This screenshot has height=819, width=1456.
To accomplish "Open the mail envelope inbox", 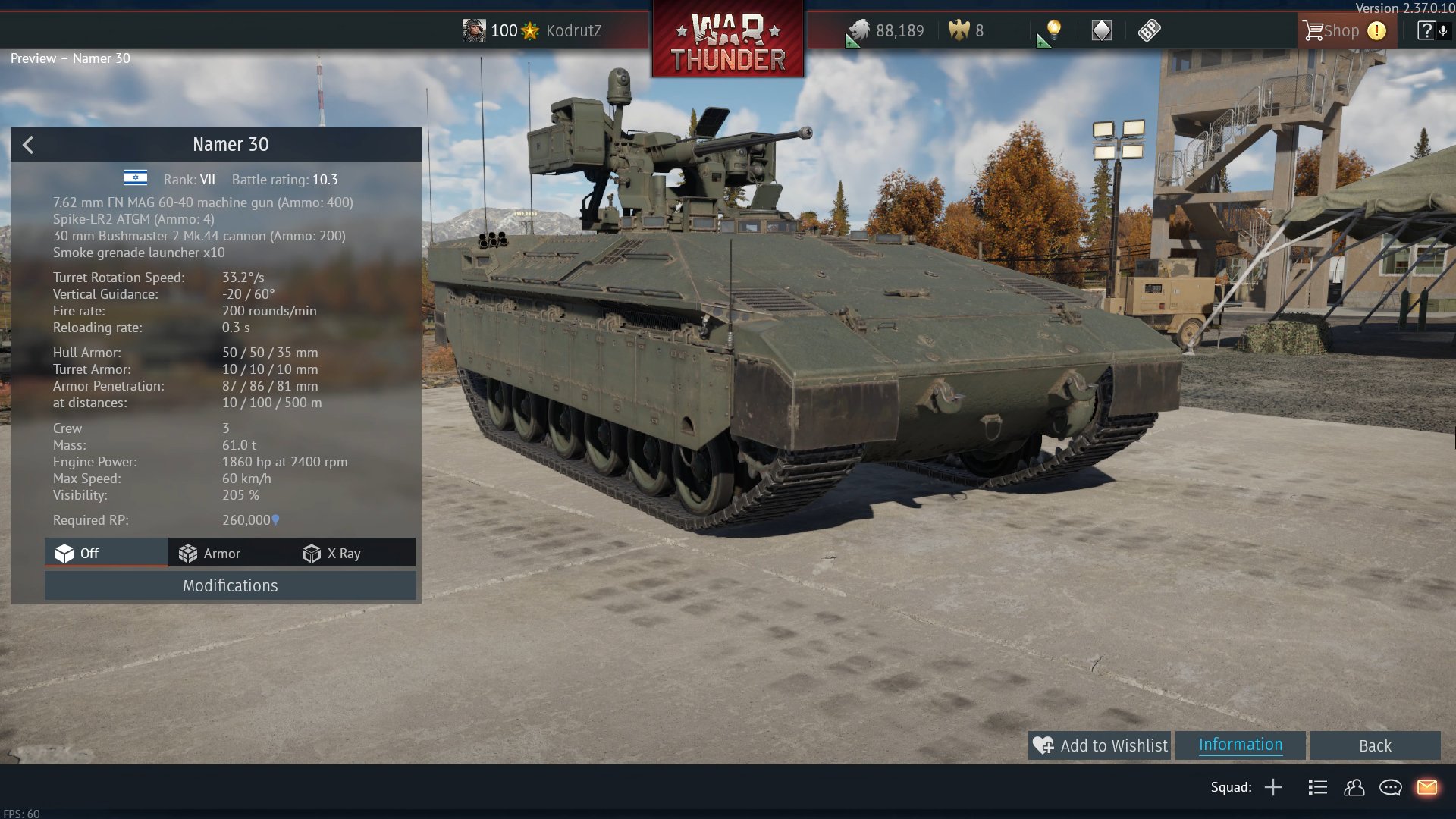I will click(x=1426, y=787).
